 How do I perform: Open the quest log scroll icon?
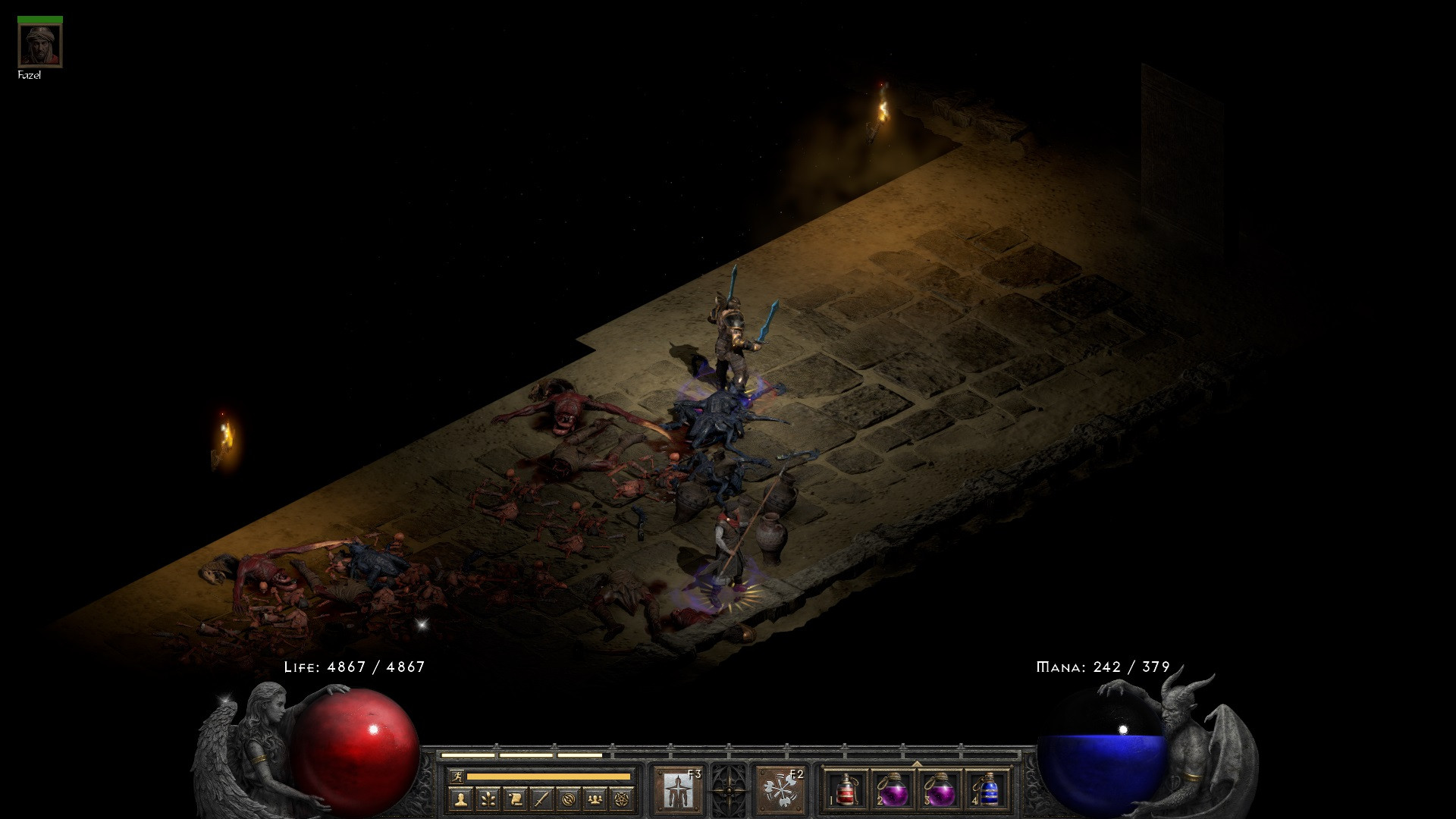(515, 799)
